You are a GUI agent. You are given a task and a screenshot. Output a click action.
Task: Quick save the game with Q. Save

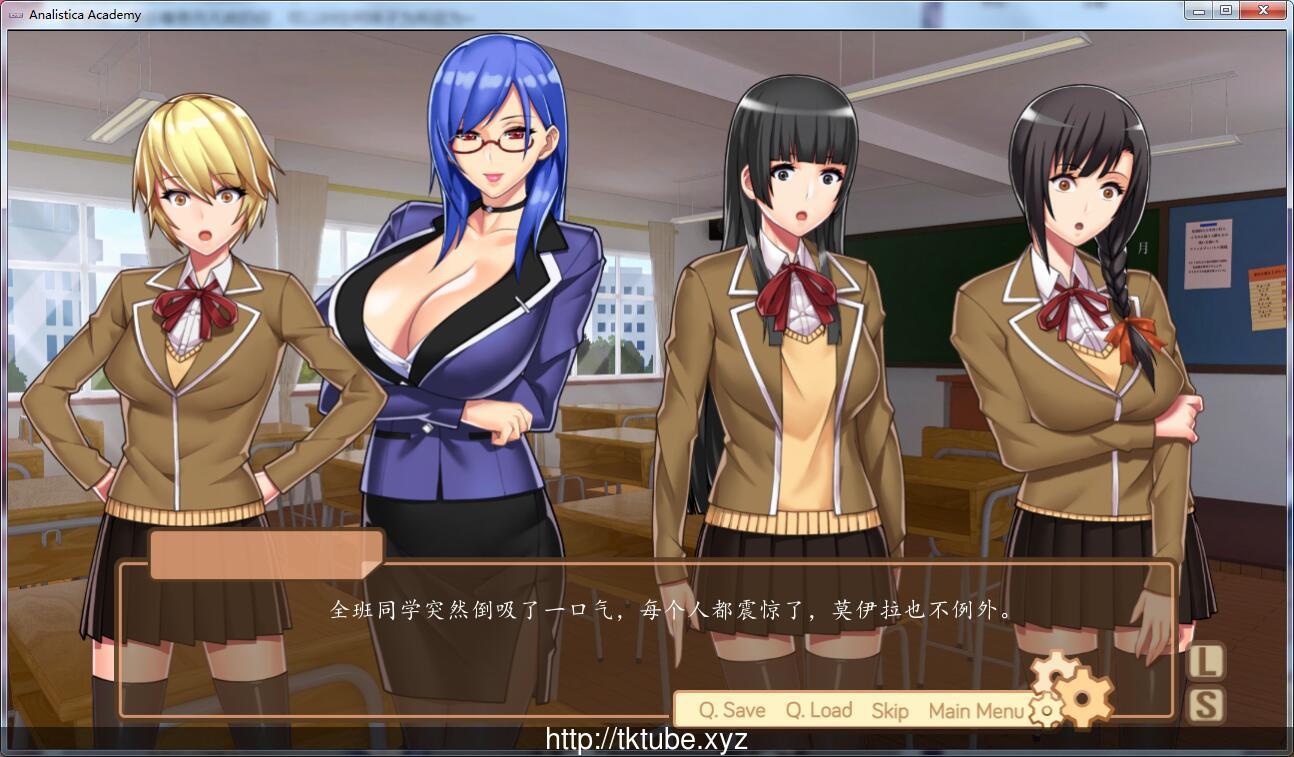coord(733,711)
